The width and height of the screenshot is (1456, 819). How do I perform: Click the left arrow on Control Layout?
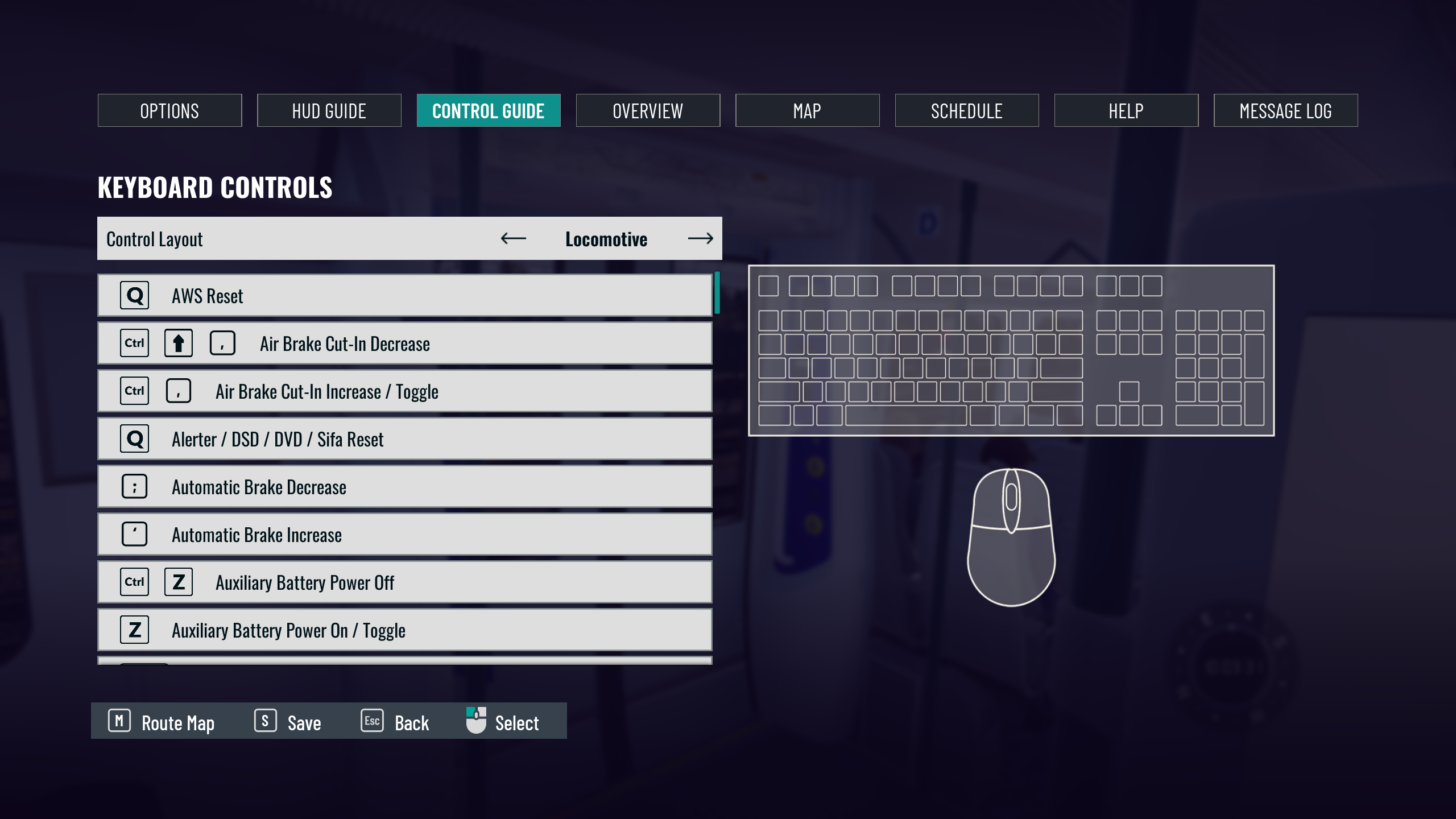click(x=512, y=239)
